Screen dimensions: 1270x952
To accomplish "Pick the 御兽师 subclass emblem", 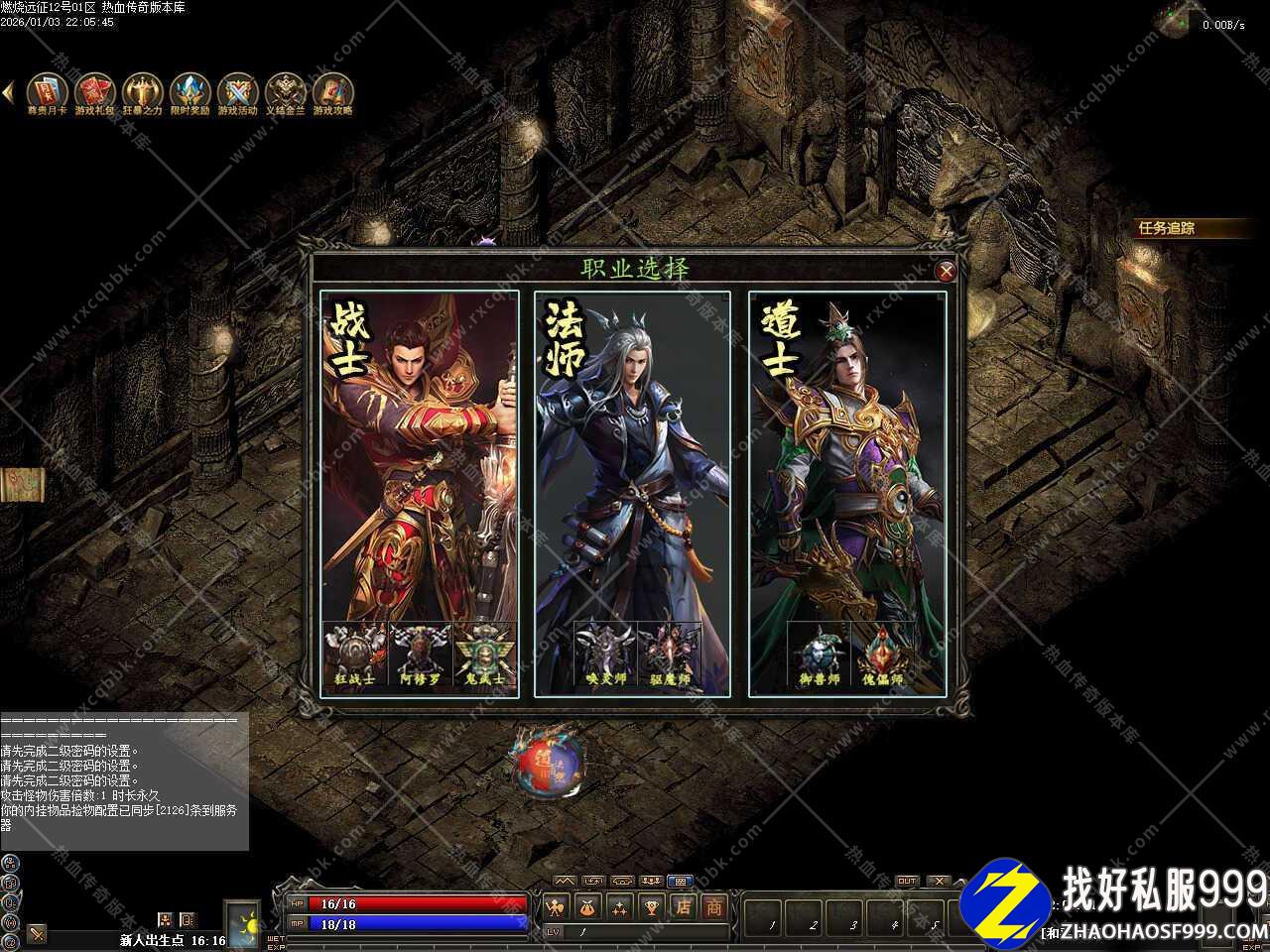I will [x=820, y=654].
